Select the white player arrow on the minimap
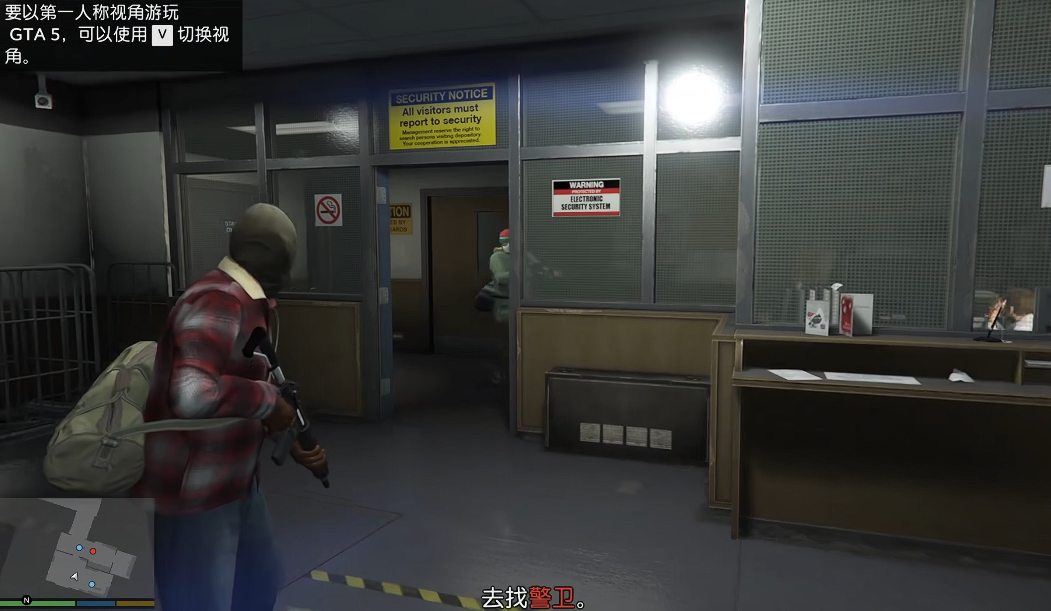The image size is (1051, 611). 74,577
